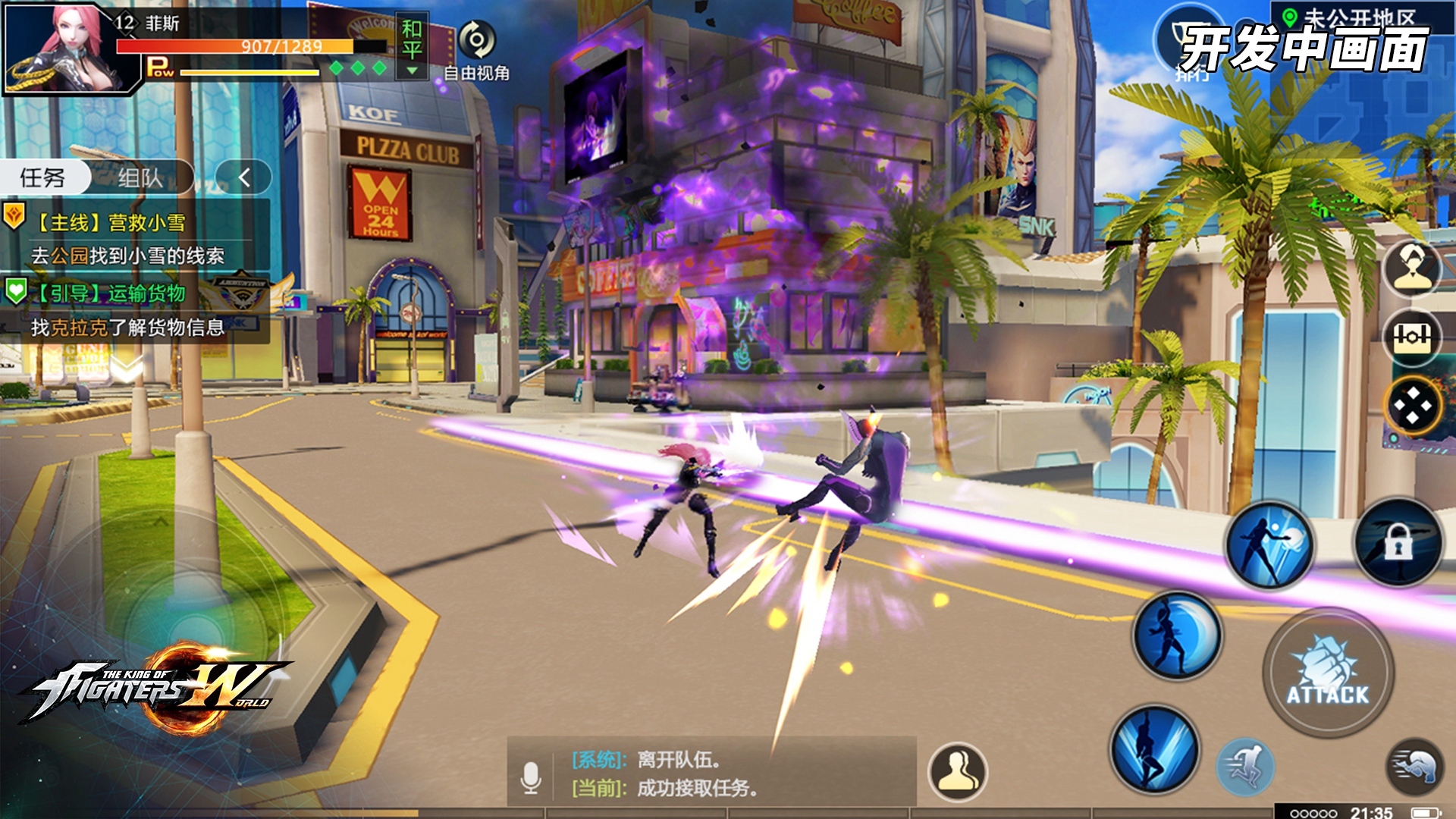Image resolution: width=1456 pixels, height=819 pixels.
Task: Use the dash dodge icon
Action: [x=1415, y=766]
